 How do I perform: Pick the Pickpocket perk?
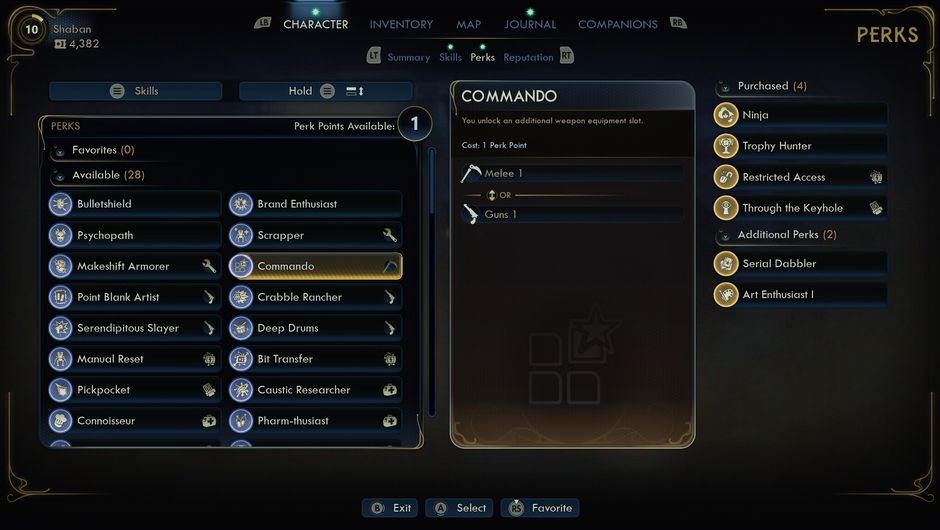tap(135, 390)
